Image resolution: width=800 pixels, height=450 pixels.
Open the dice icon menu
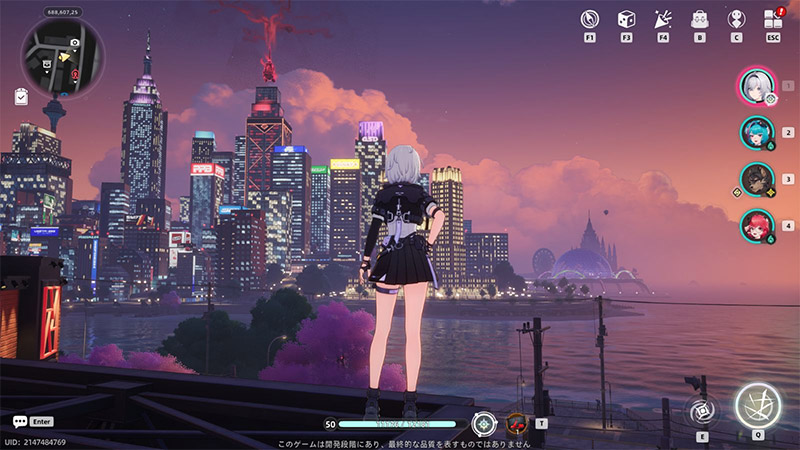click(626, 19)
